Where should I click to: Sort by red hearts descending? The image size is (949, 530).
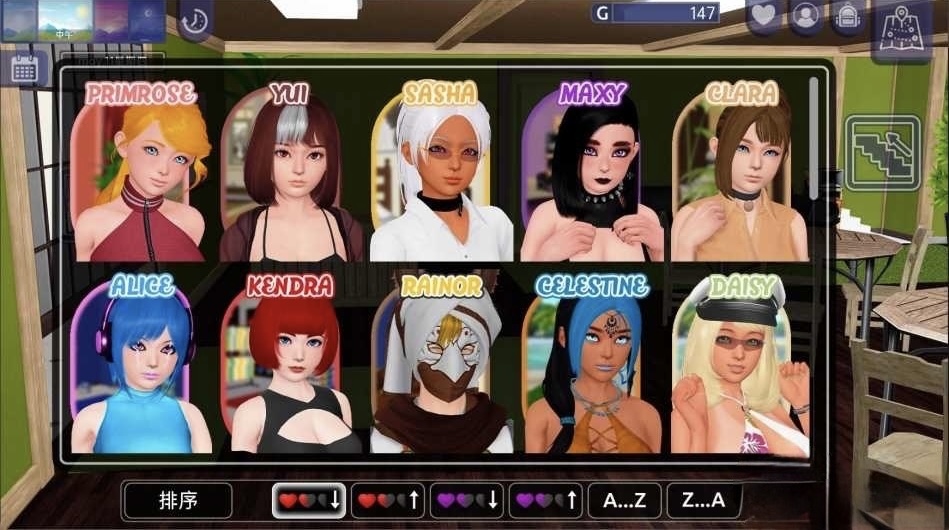coord(309,499)
